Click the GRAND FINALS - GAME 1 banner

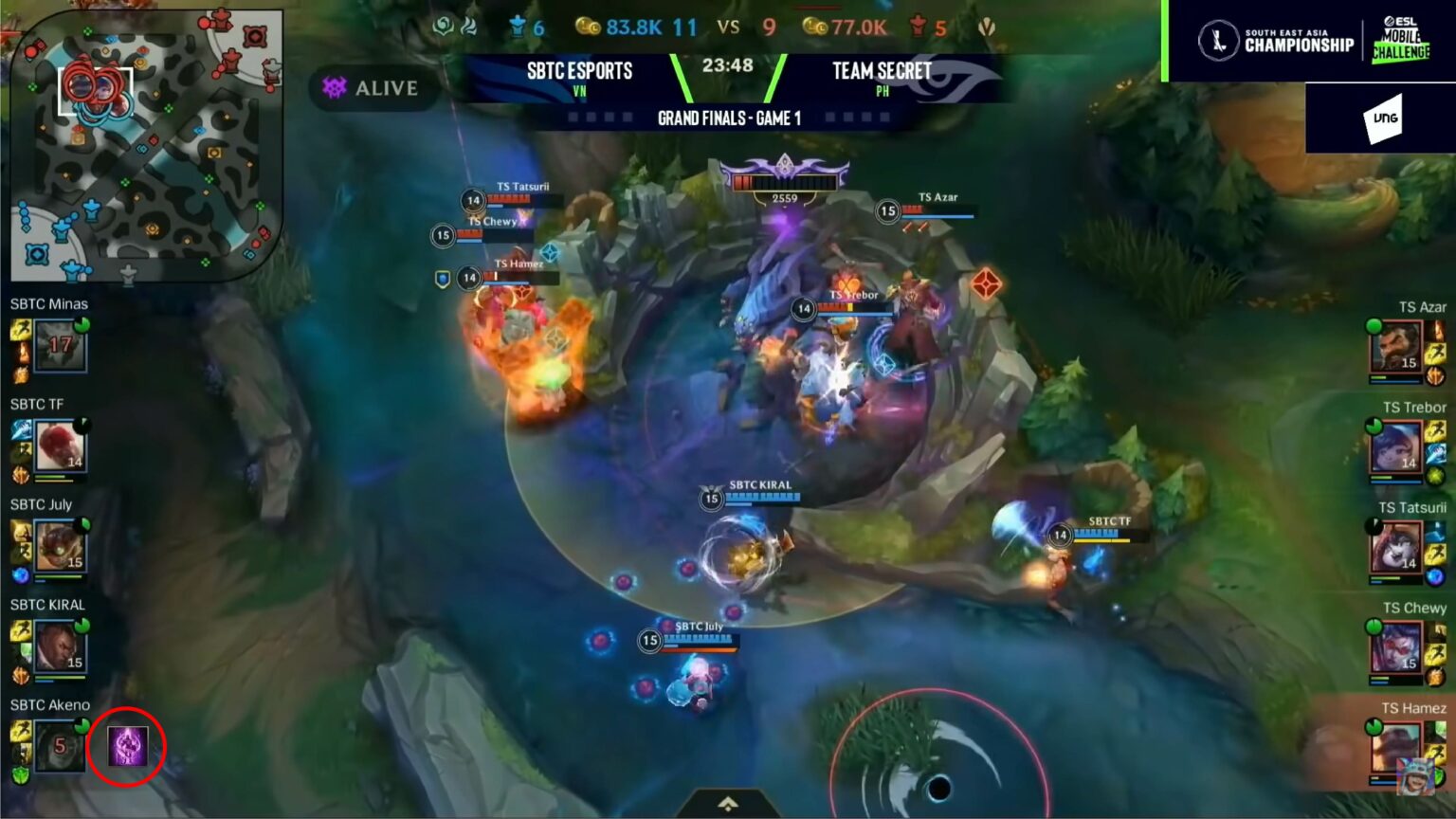point(729,118)
